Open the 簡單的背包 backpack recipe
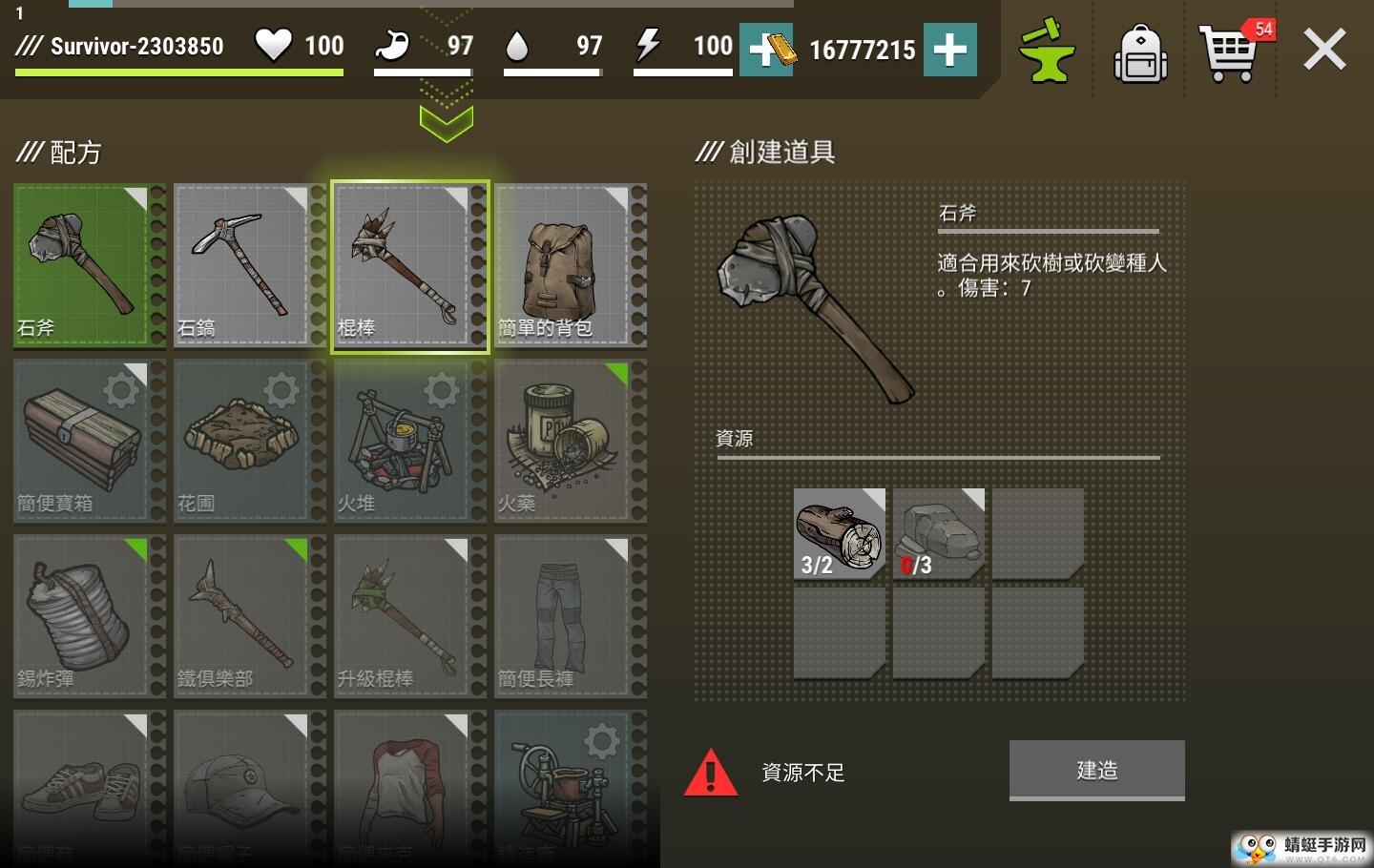Image resolution: width=1374 pixels, height=868 pixels. [x=564, y=264]
